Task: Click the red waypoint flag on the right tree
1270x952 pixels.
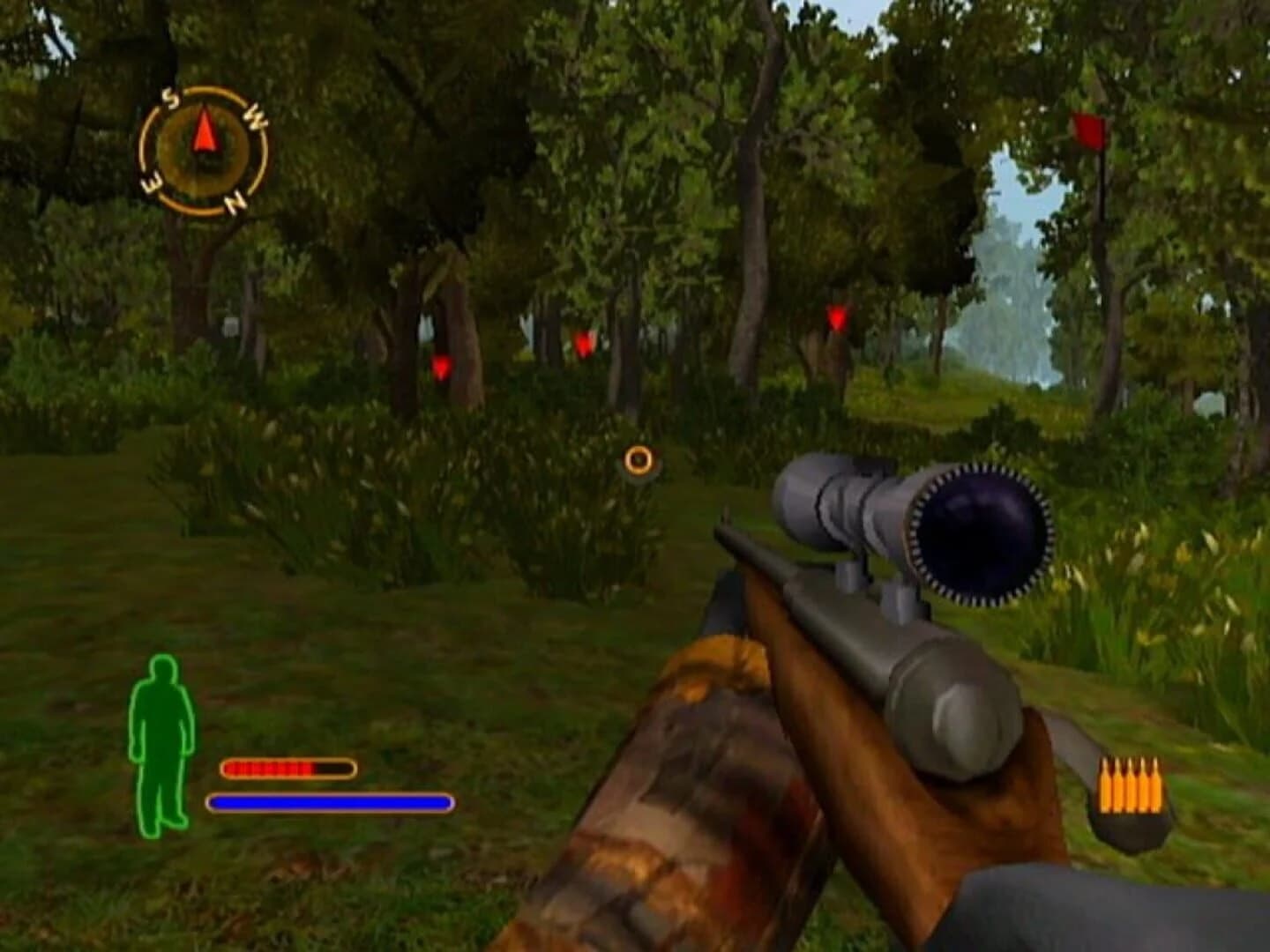Action: pos(1087,134)
